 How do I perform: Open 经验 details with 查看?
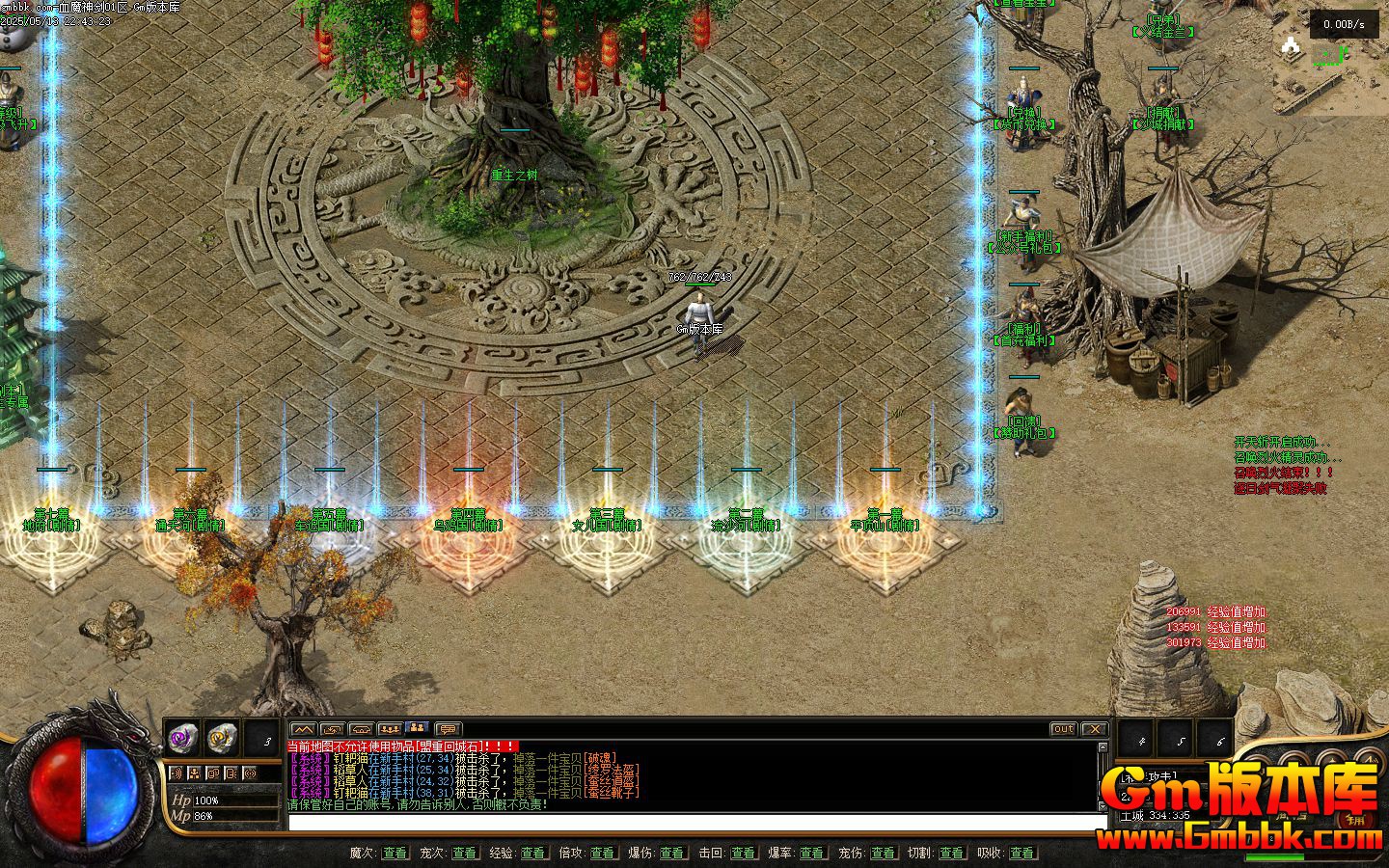(532, 853)
